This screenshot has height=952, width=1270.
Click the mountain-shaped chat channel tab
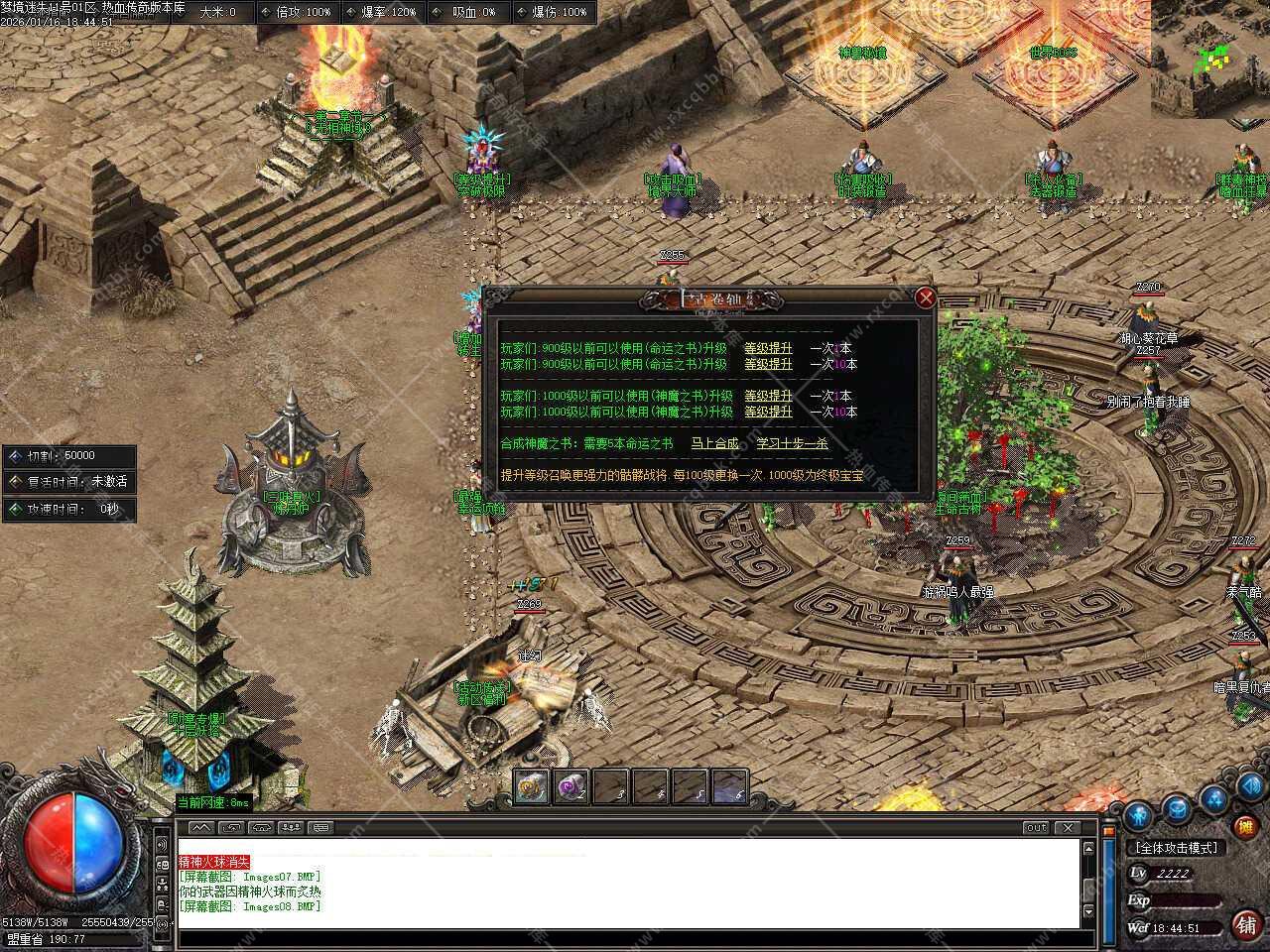point(201,827)
